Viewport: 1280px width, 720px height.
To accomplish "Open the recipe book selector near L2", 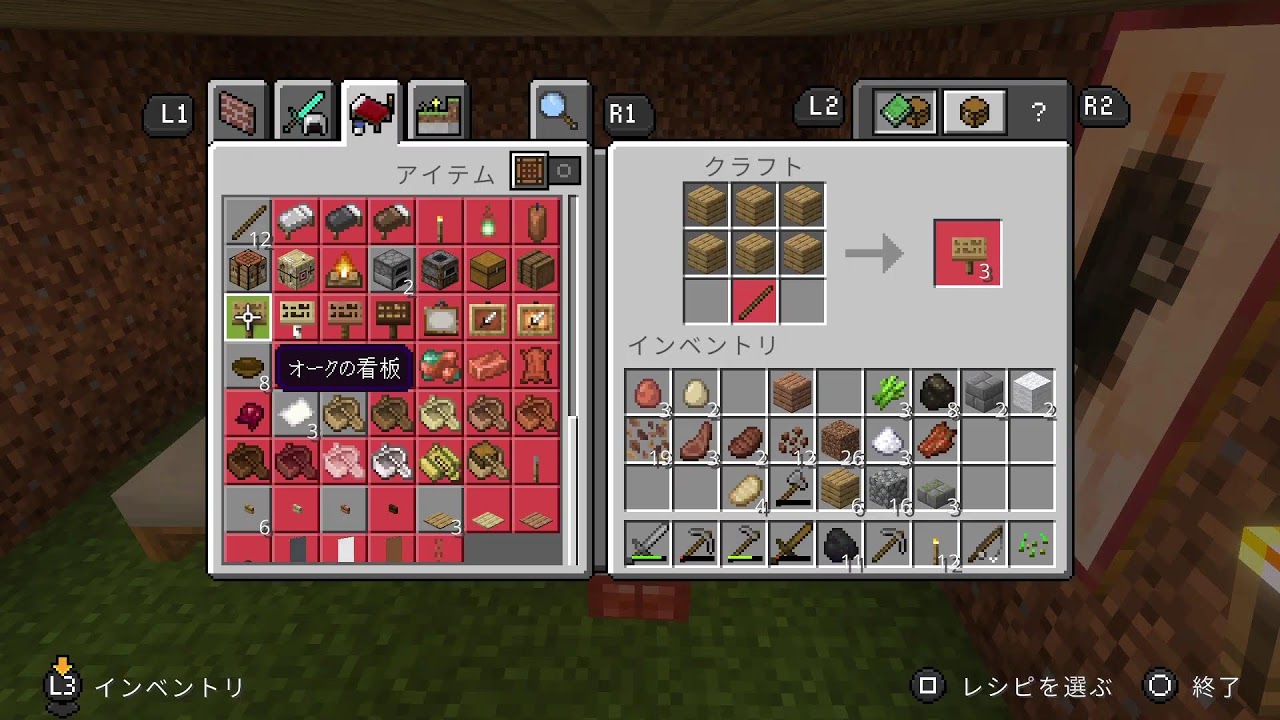I will point(906,110).
